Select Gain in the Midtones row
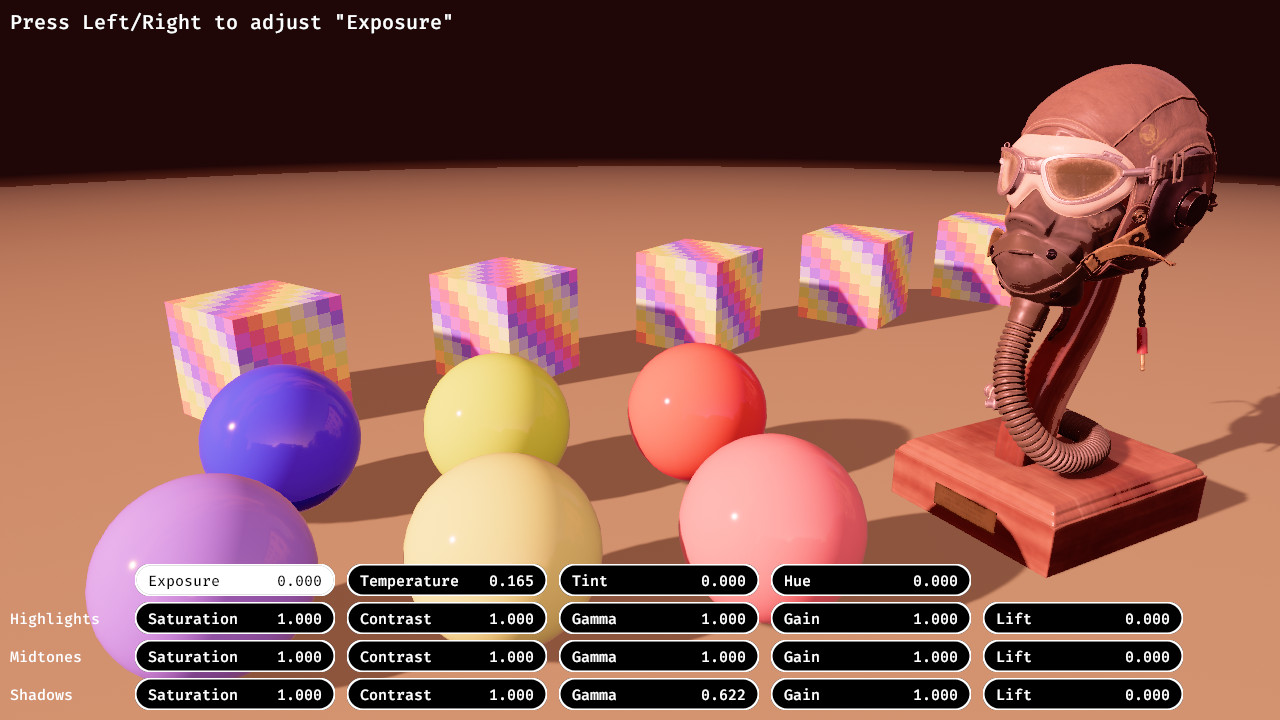Viewport: 1280px width, 720px height. [x=870, y=656]
